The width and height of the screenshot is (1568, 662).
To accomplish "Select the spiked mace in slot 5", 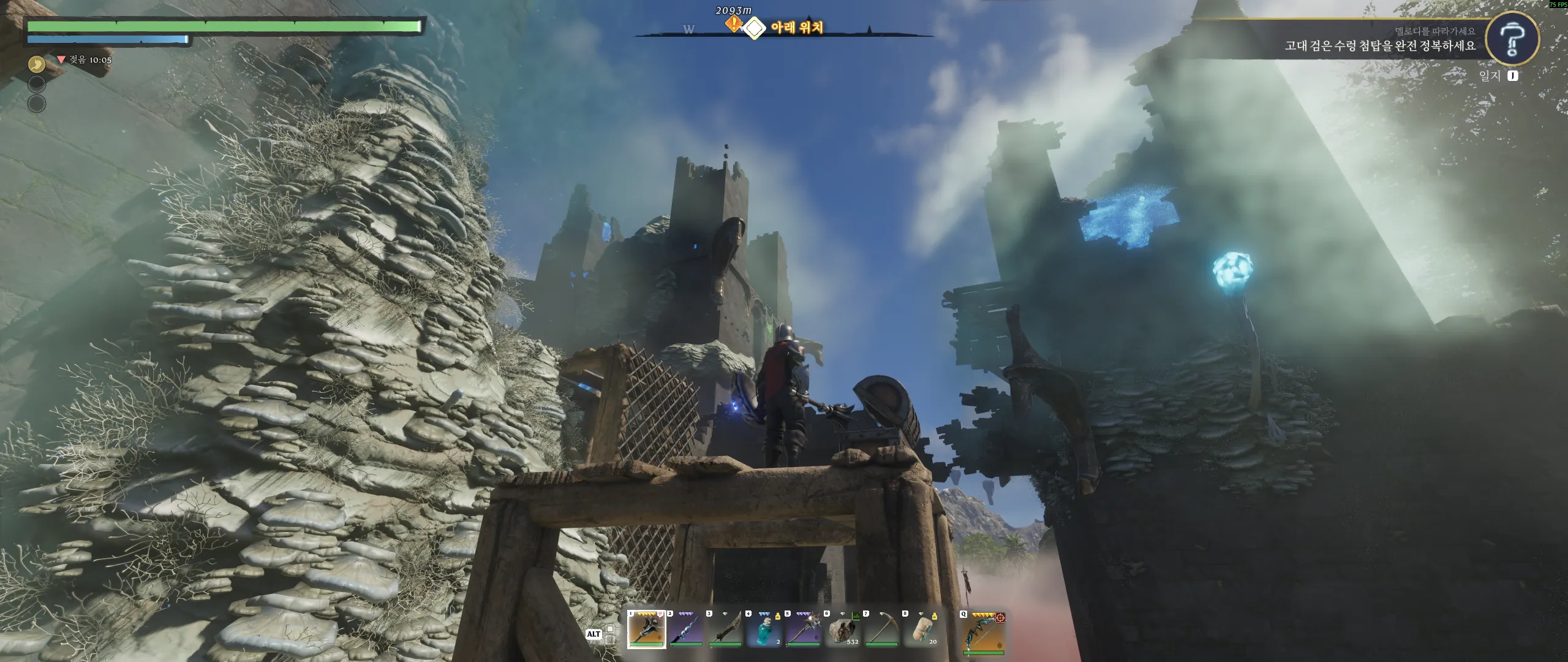I will [x=803, y=630].
